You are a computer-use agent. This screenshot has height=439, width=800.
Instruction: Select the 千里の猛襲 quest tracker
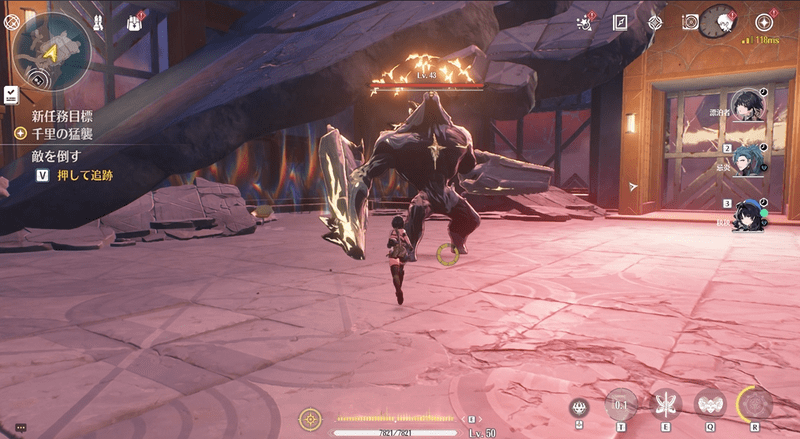point(60,133)
